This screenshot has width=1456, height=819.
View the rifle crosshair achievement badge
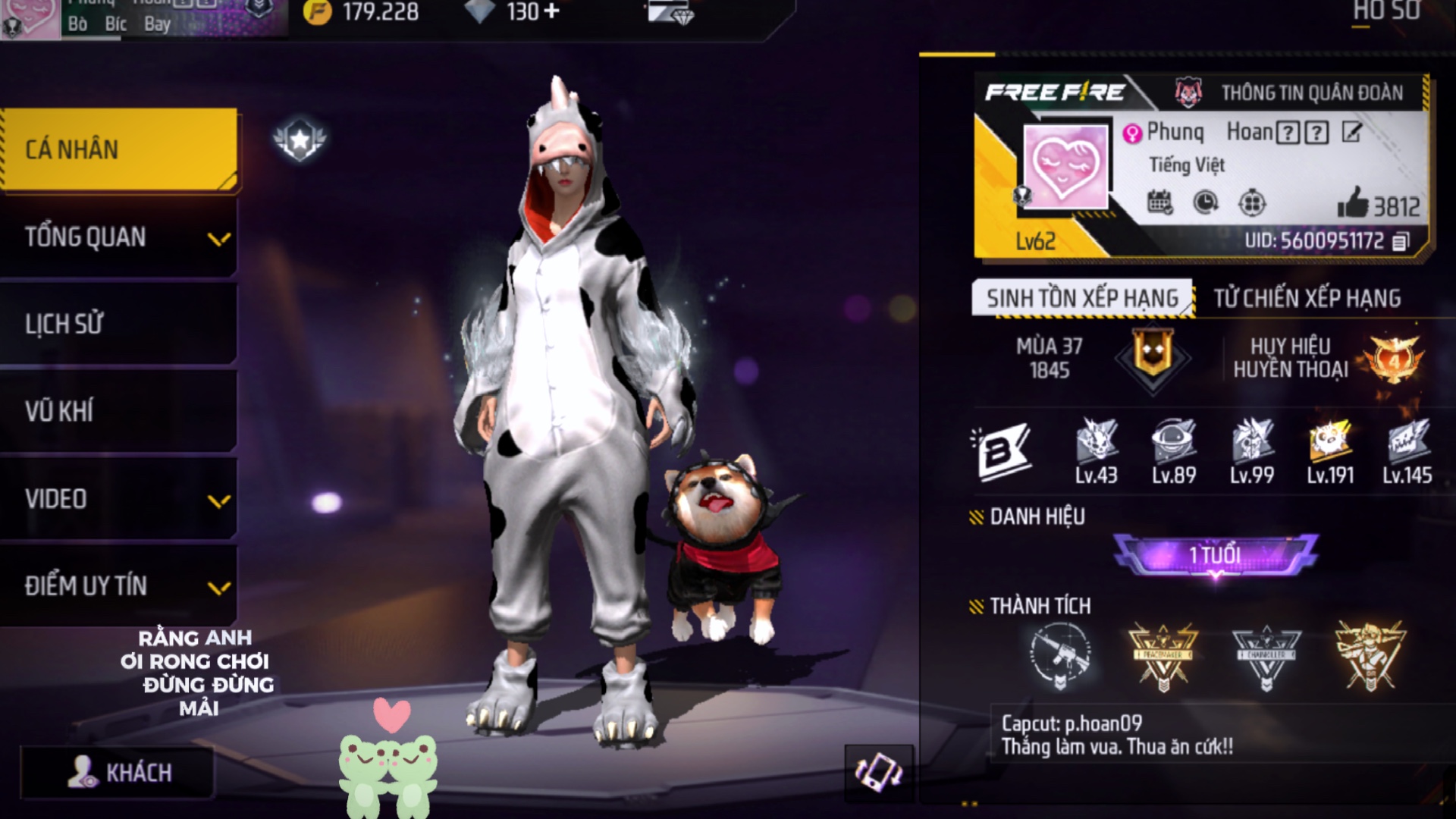tap(1060, 655)
